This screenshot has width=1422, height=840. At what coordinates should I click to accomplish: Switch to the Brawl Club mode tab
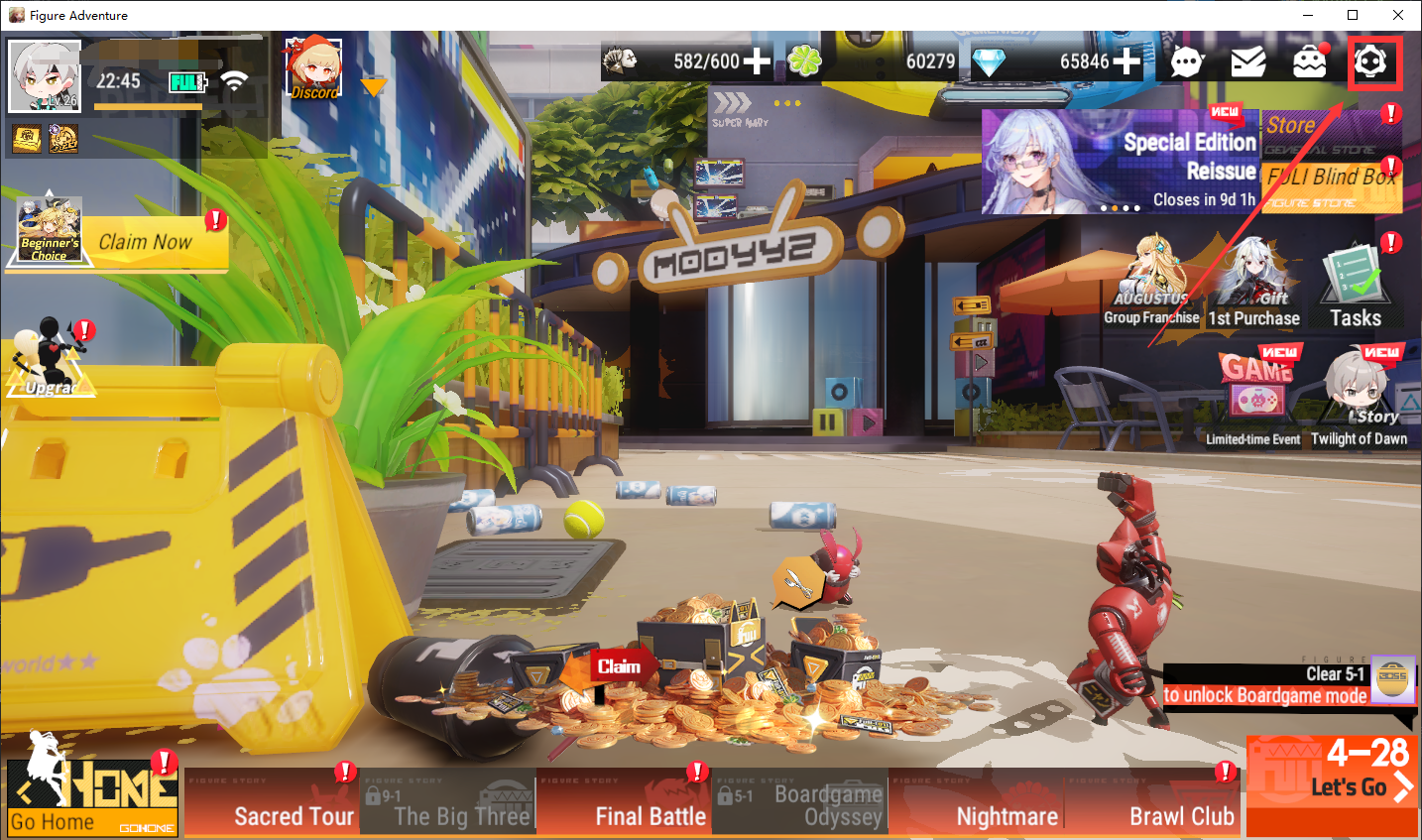coord(1181,815)
